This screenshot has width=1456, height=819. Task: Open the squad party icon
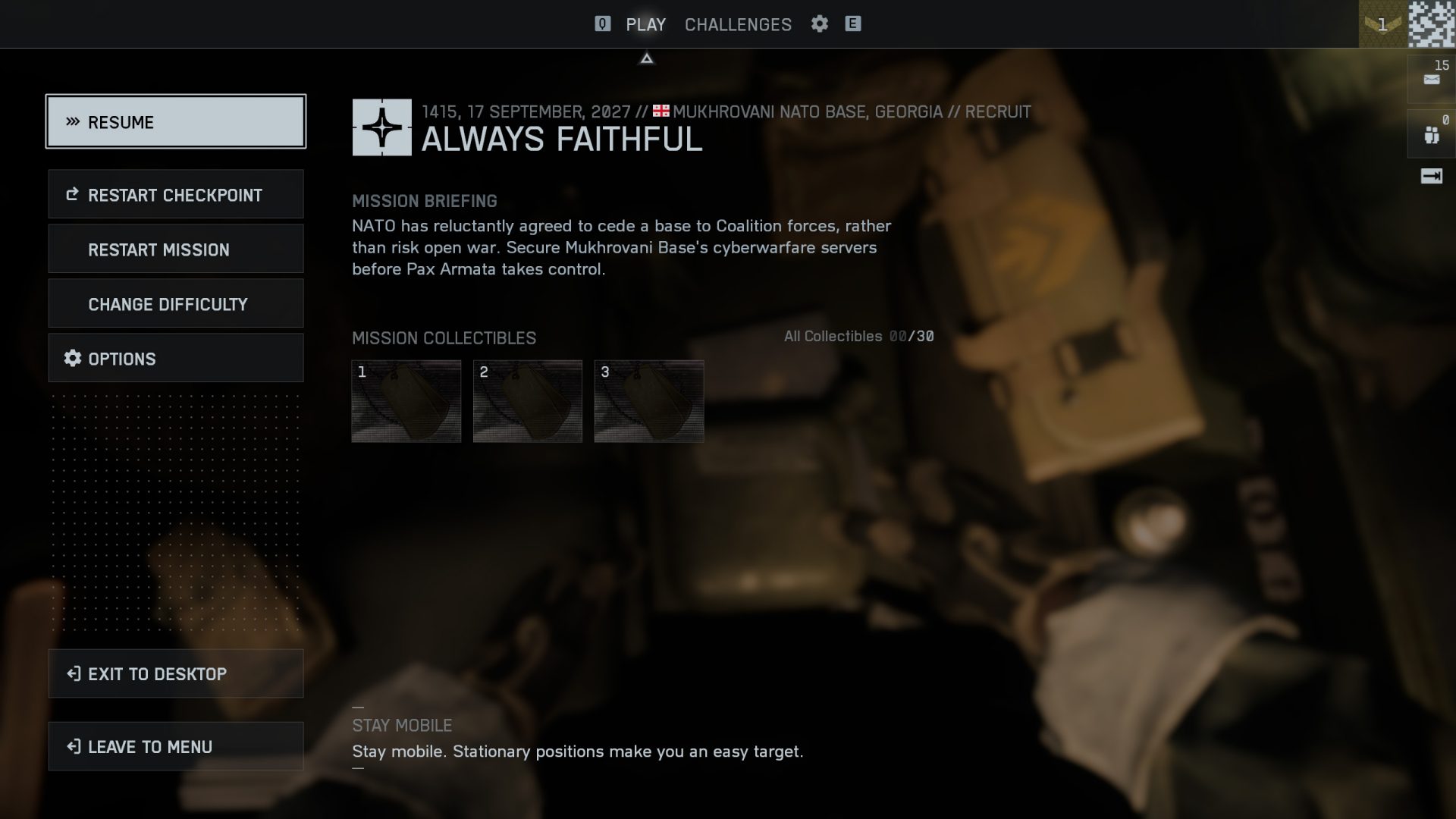click(x=1431, y=135)
